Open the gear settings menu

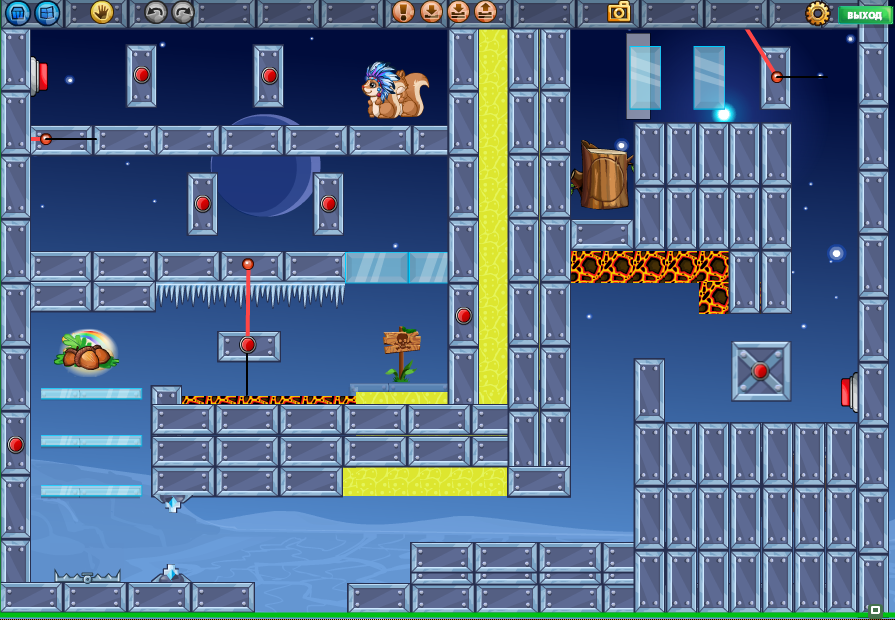point(818,13)
